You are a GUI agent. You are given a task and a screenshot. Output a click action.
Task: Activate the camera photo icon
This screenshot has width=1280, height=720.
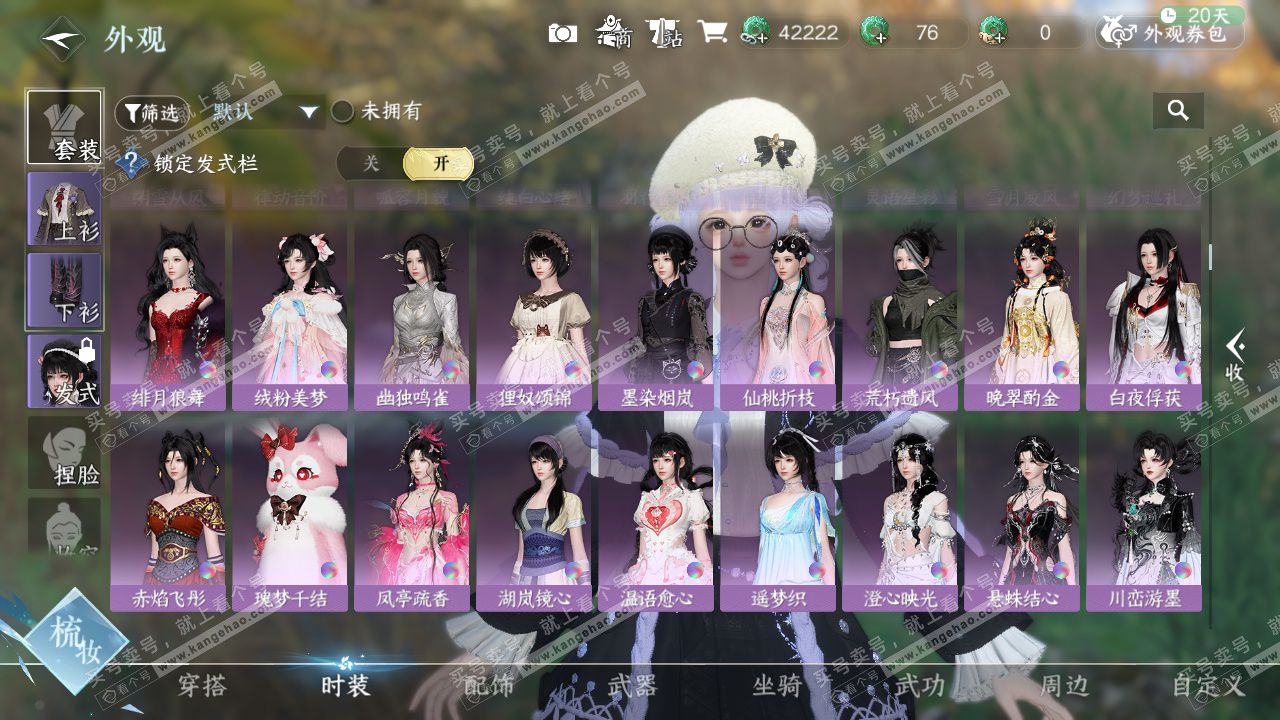pos(563,33)
